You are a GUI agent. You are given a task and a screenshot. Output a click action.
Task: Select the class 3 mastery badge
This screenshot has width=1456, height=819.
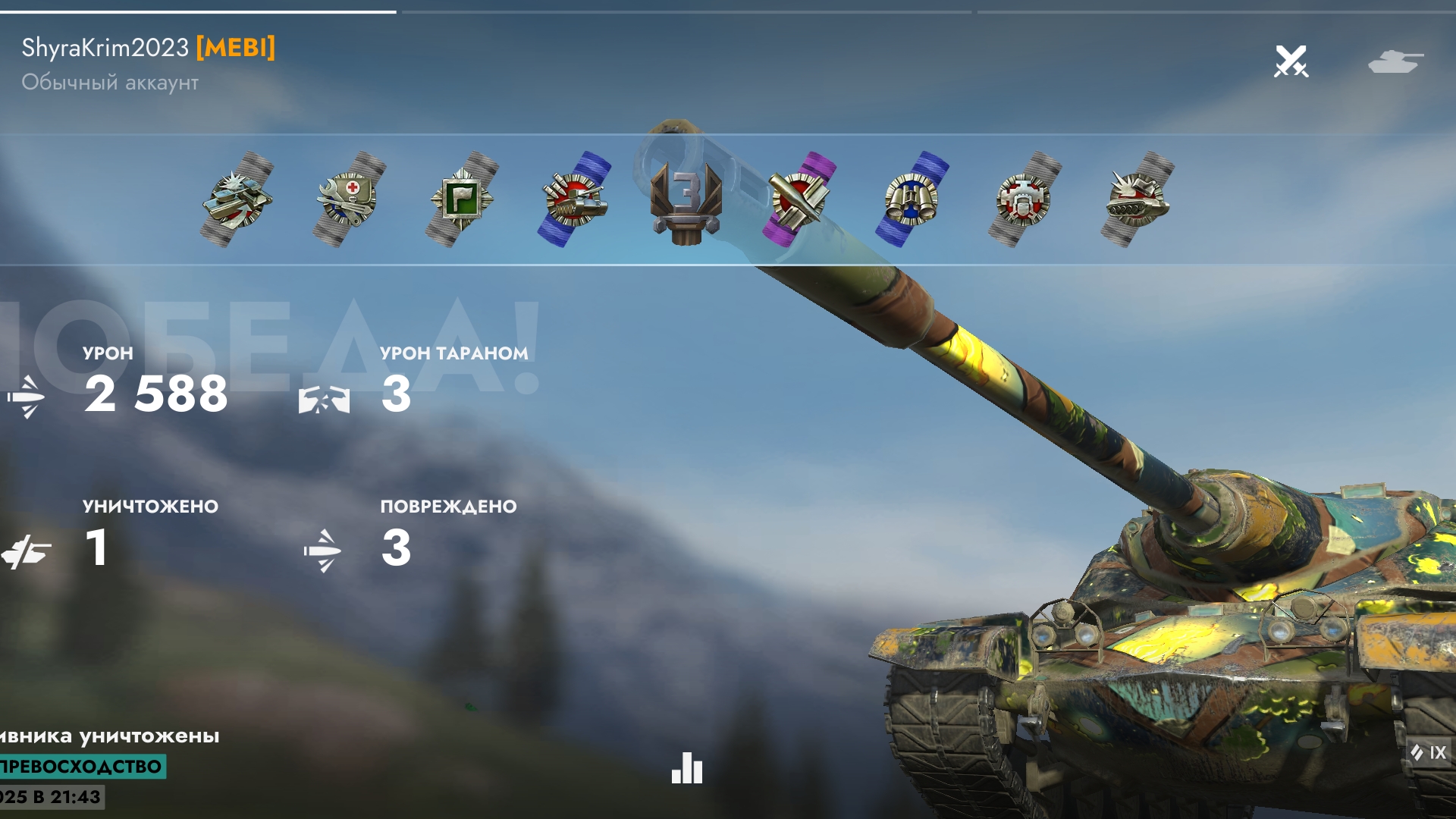click(x=686, y=200)
